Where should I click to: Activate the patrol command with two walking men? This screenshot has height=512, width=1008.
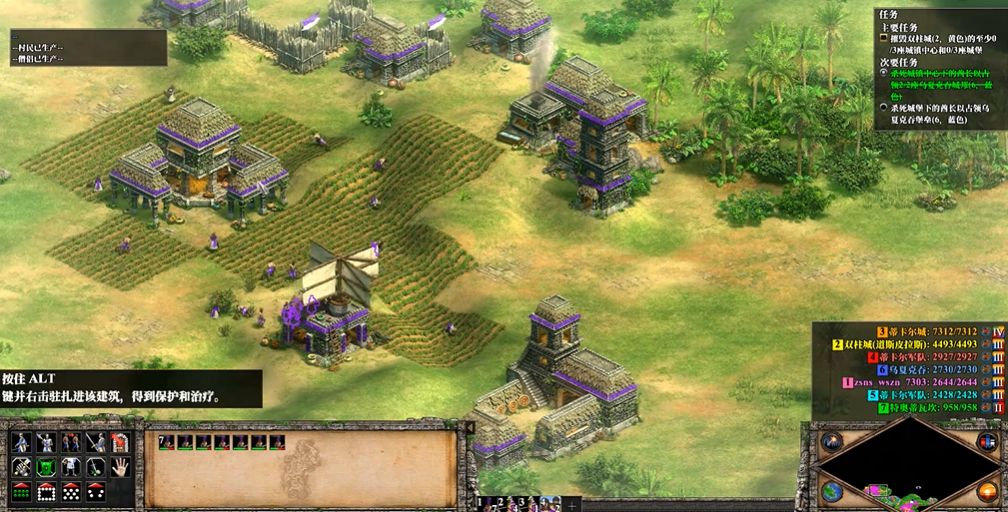71,443
